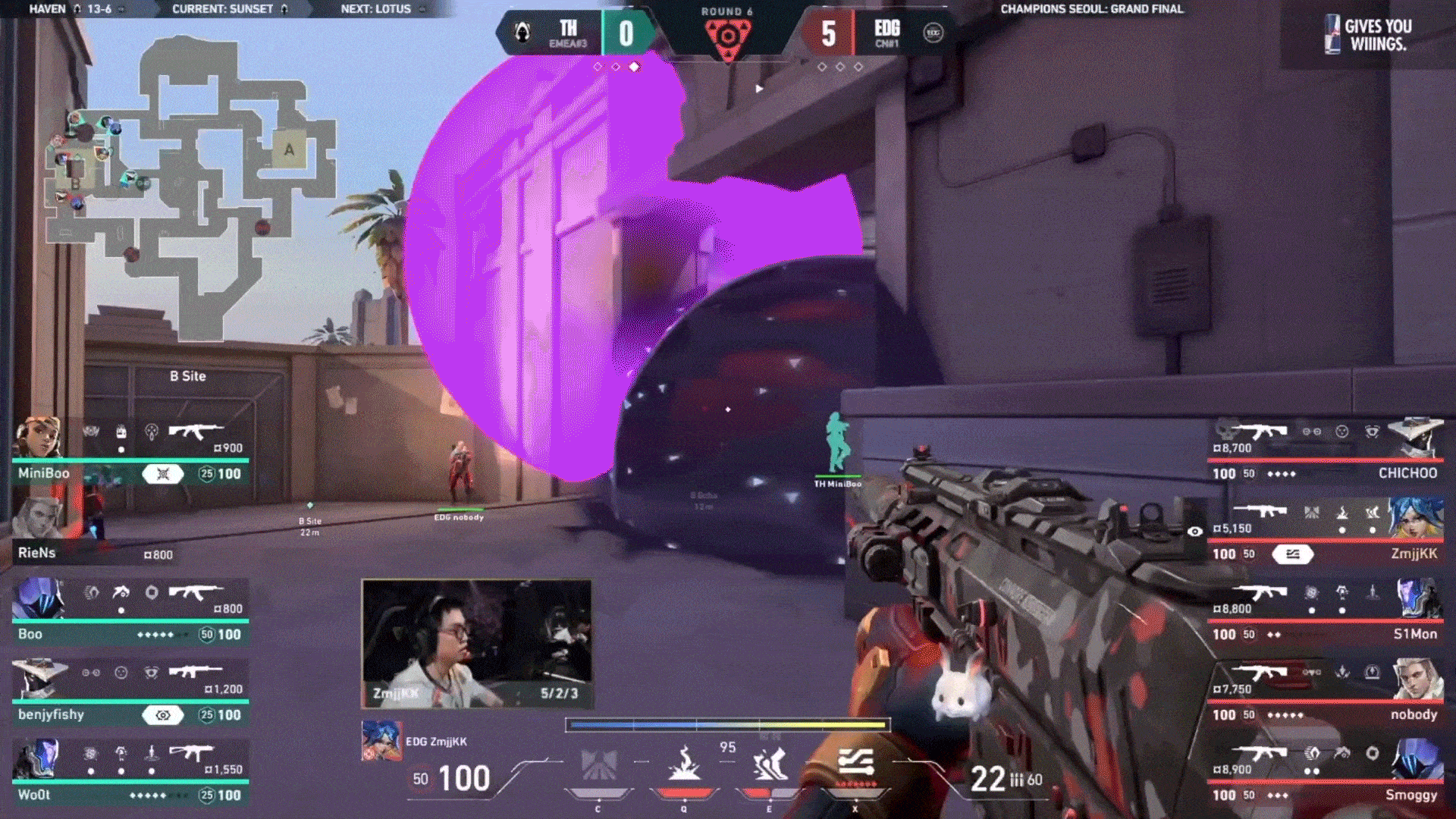Click the spike icon under Round 6
This screenshot has height=819, width=1456.
coord(727,38)
